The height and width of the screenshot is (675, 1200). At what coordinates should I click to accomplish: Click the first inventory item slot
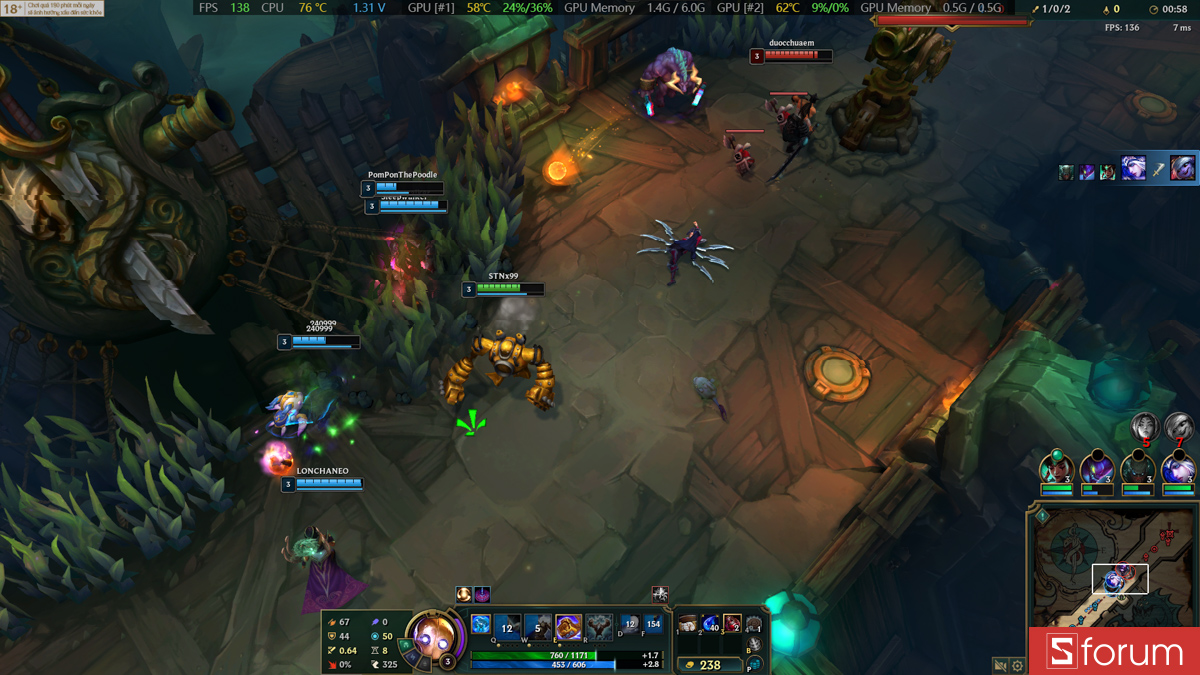pos(688,625)
